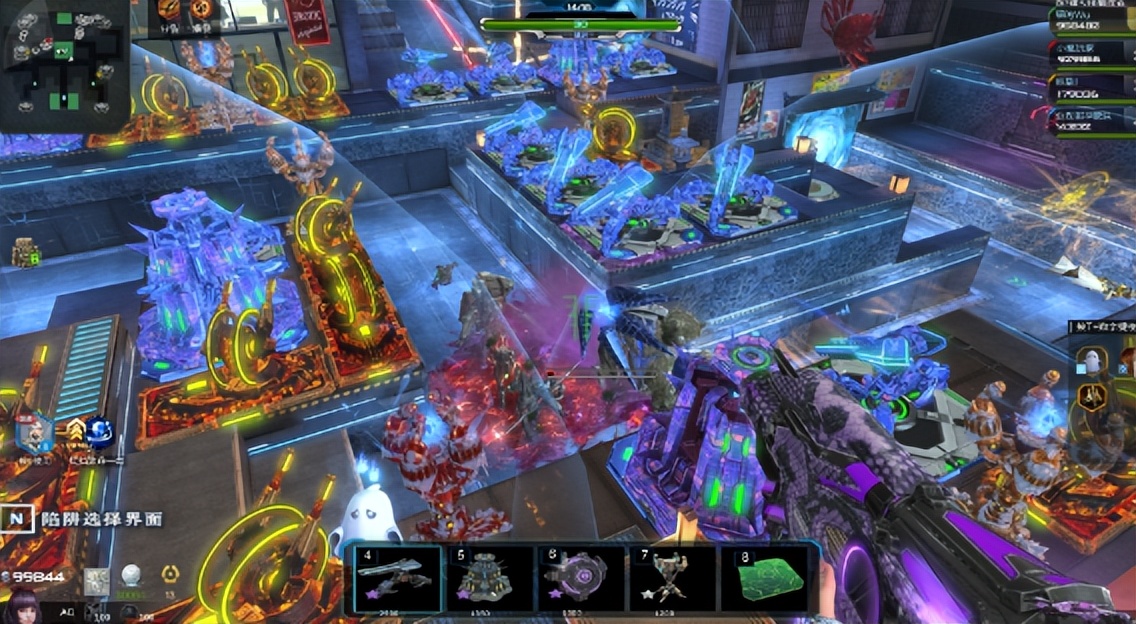The image size is (1136, 624).
Task: Click the yellow ring item icon
Action: pyautogui.click(x=169, y=574)
